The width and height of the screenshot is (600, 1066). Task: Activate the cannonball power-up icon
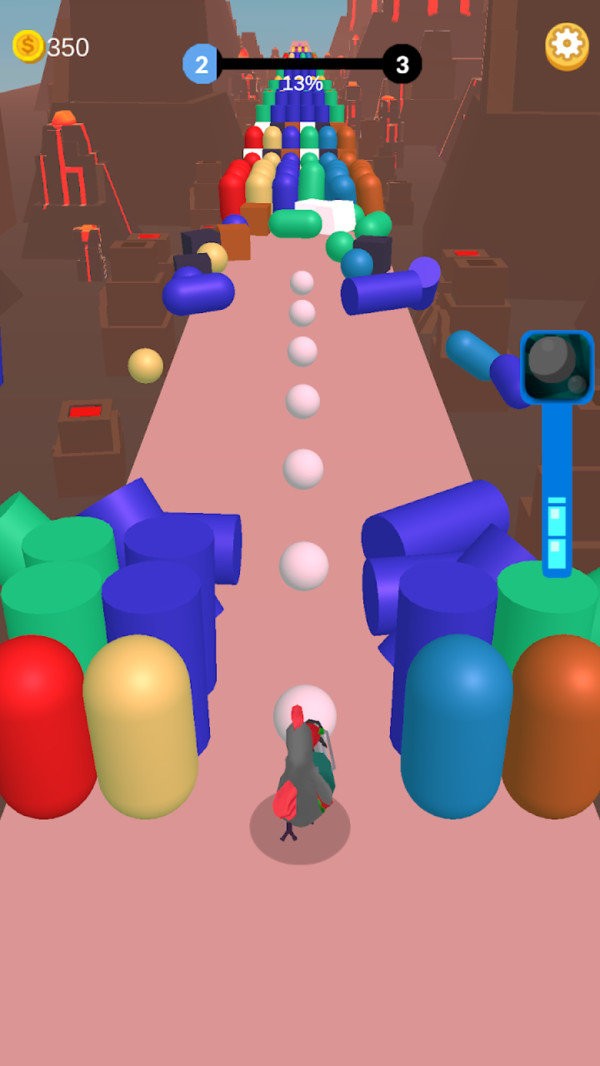(x=557, y=367)
